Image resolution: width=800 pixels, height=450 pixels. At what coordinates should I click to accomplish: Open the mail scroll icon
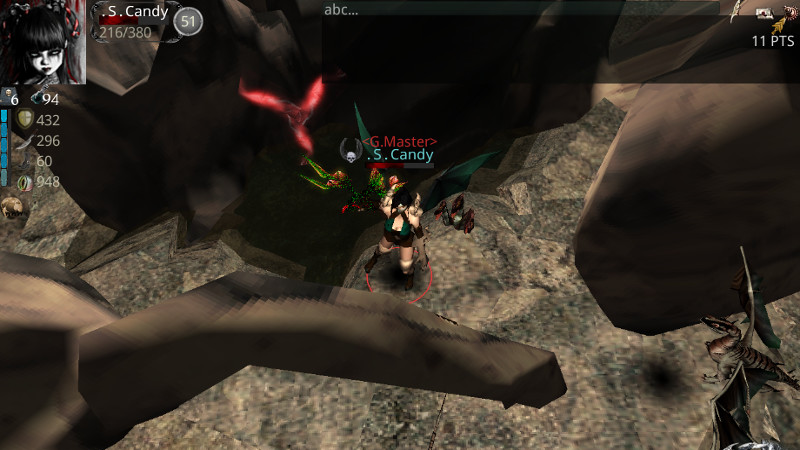click(764, 14)
